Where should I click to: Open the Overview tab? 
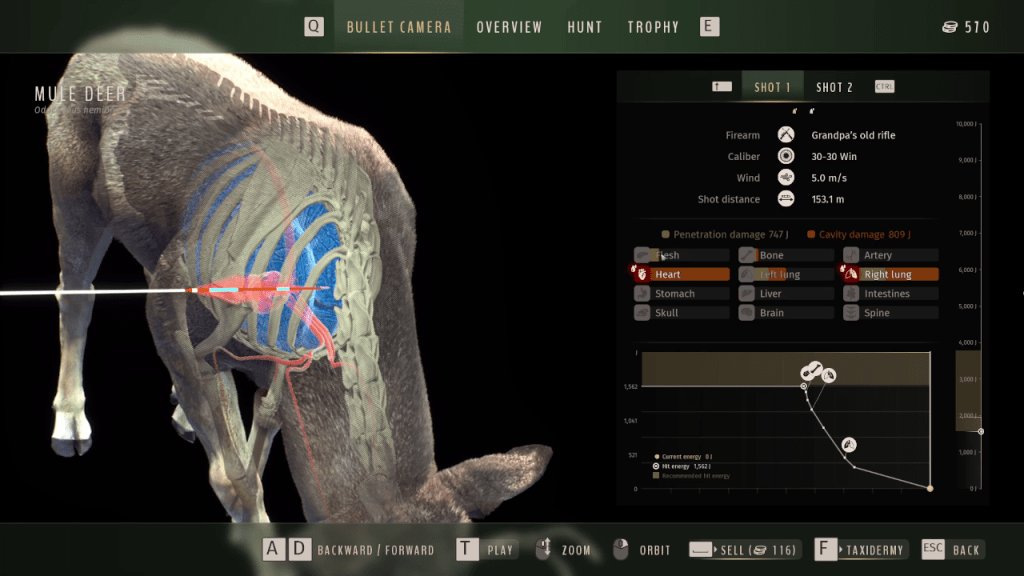[509, 27]
